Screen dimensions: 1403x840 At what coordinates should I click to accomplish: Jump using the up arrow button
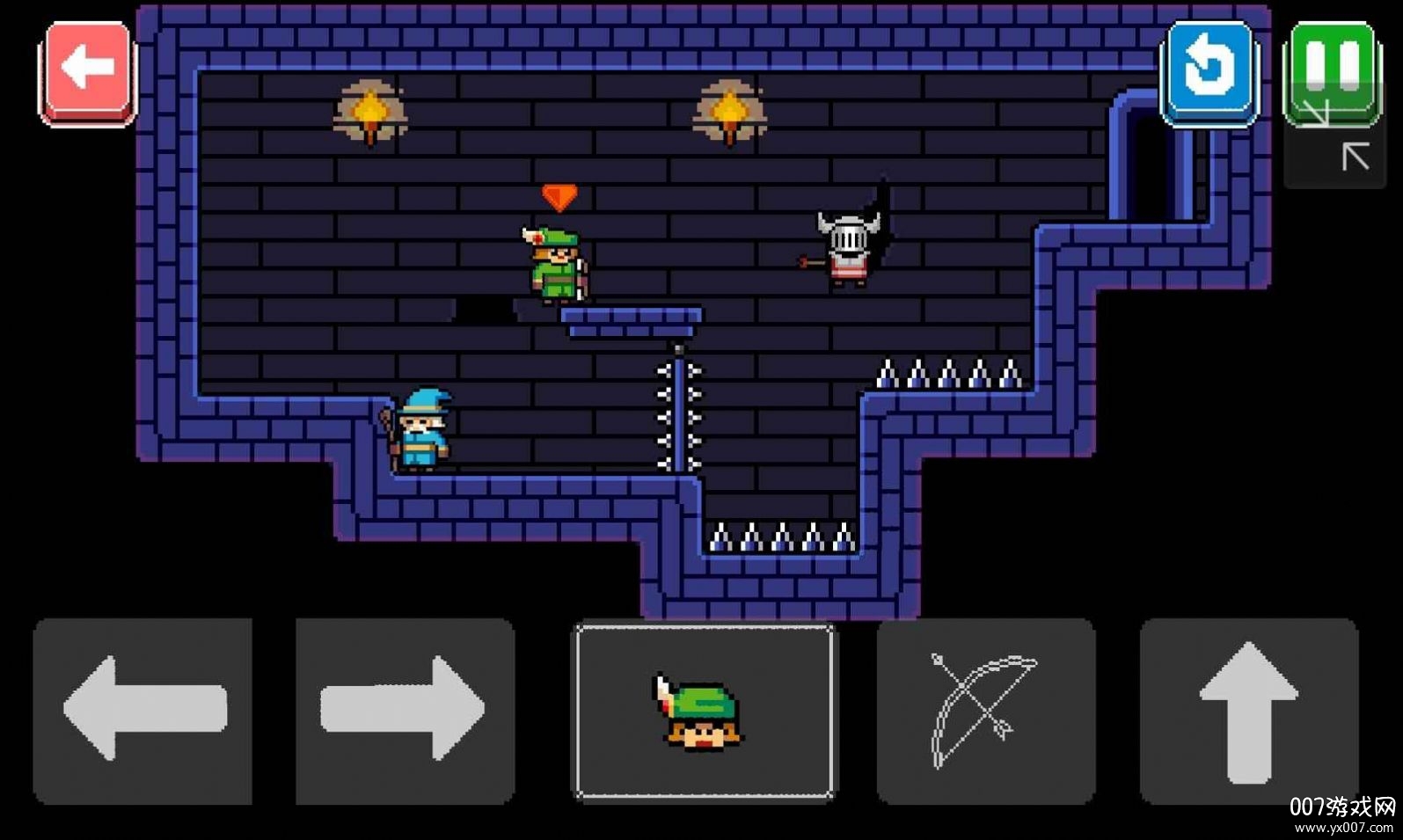click(1248, 709)
